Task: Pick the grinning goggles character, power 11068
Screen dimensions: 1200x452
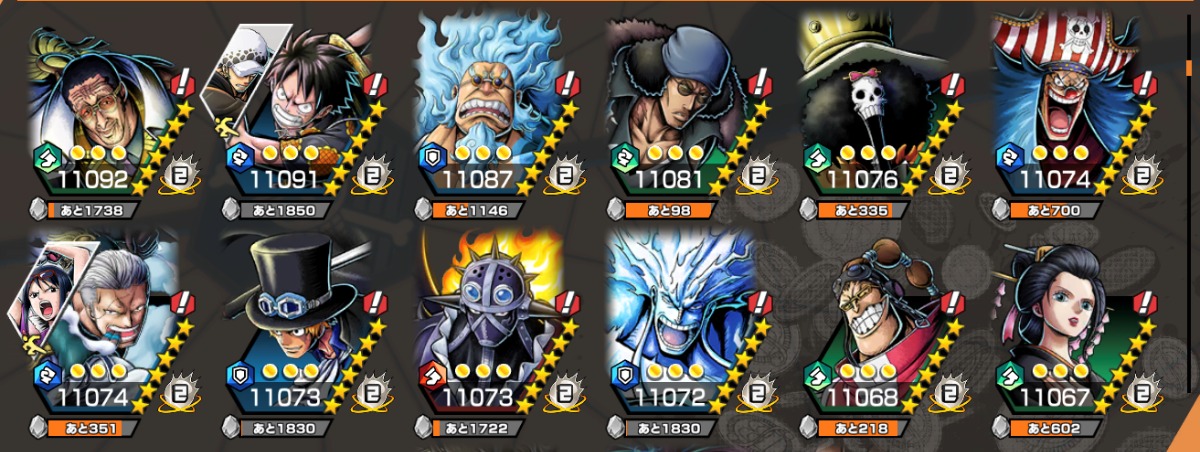Action: pyautogui.click(x=877, y=325)
